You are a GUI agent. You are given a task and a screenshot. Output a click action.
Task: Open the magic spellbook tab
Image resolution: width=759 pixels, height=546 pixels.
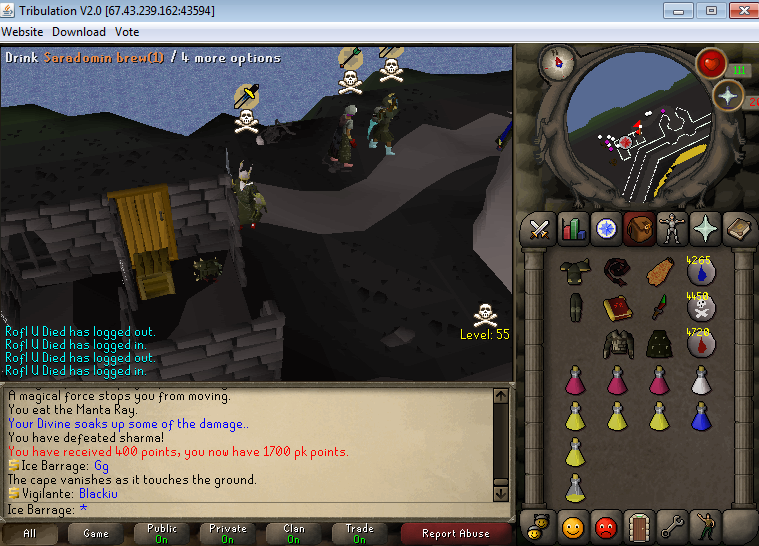pyautogui.click(x=739, y=229)
